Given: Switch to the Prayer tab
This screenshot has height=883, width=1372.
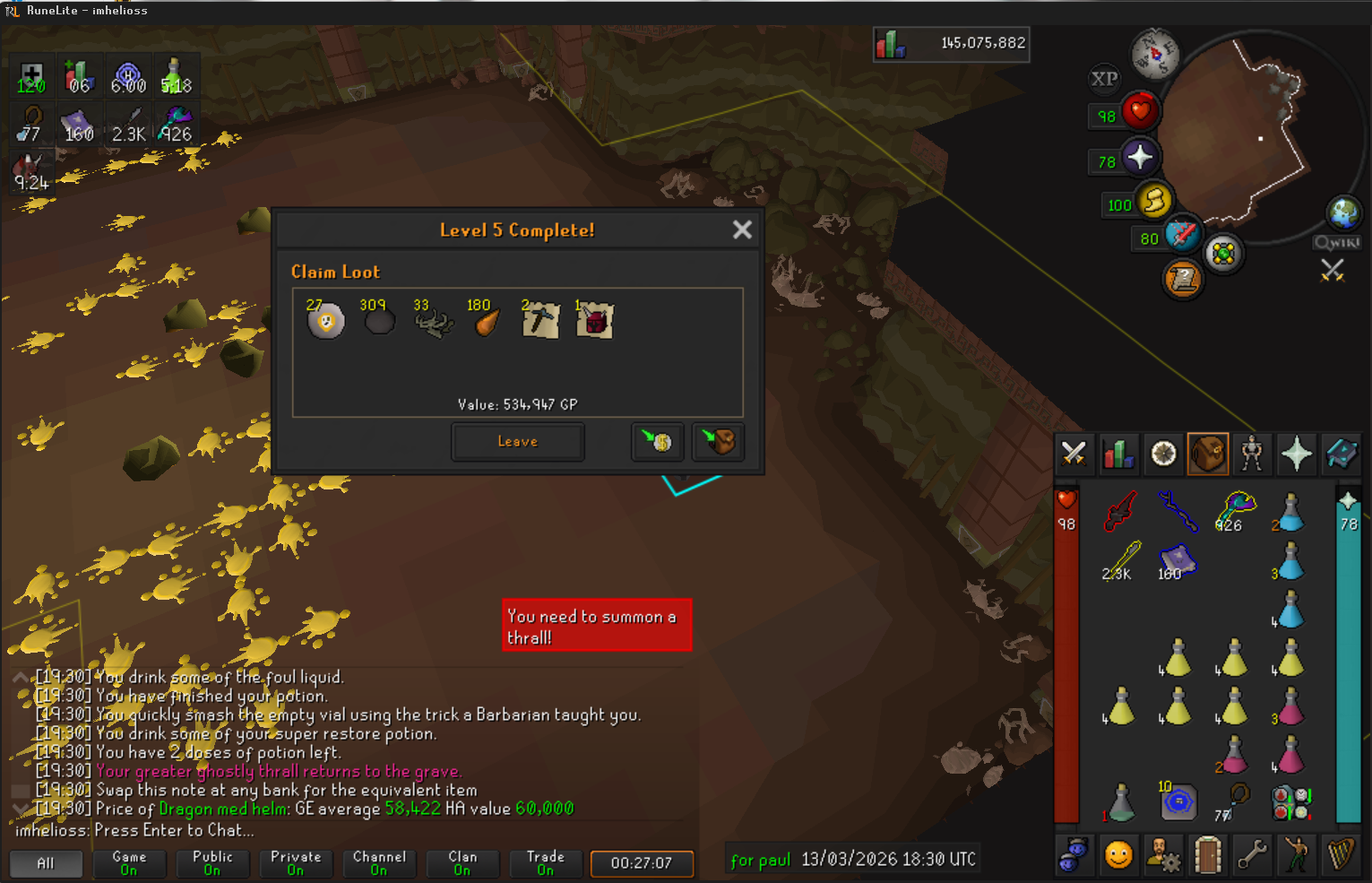Looking at the screenshot, I should (1296, 454).
